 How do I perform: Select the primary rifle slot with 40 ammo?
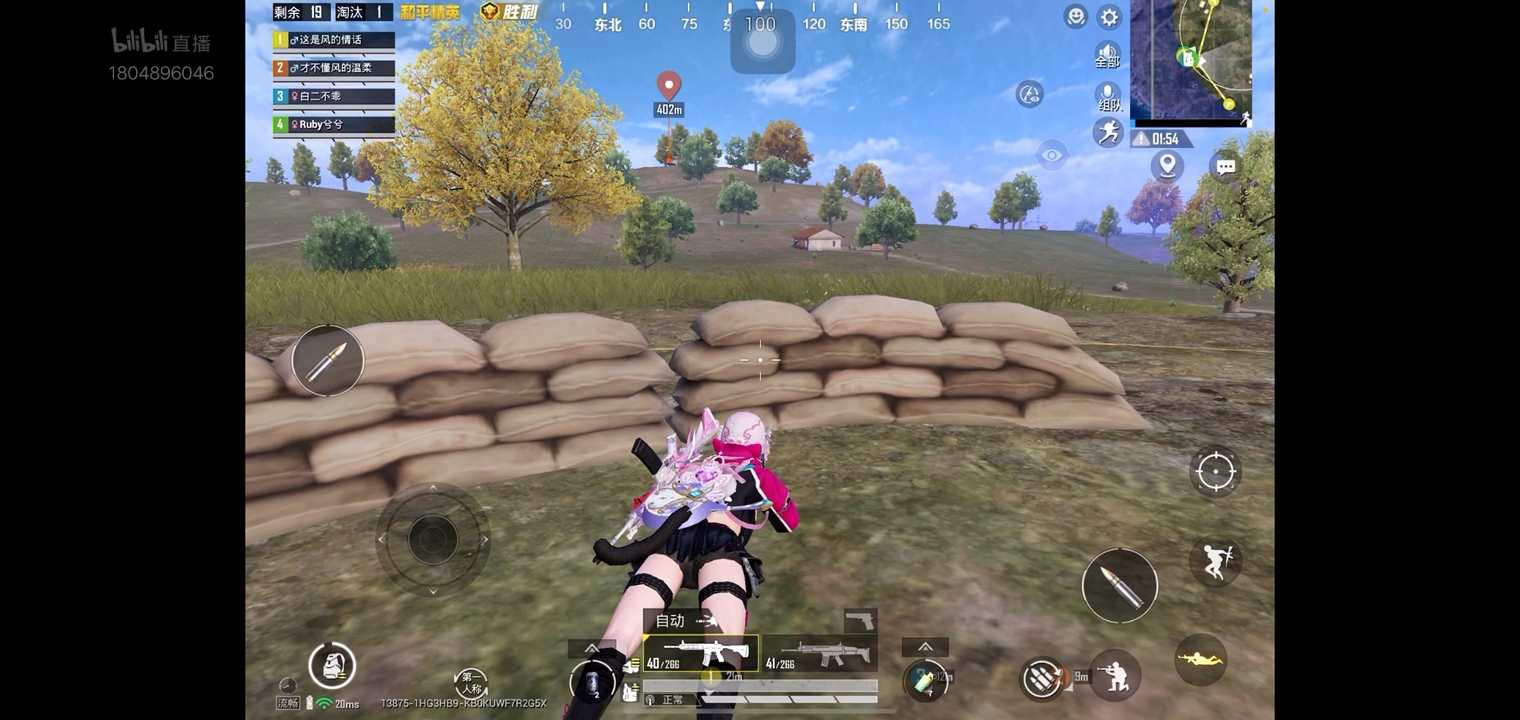pos(700,653)
